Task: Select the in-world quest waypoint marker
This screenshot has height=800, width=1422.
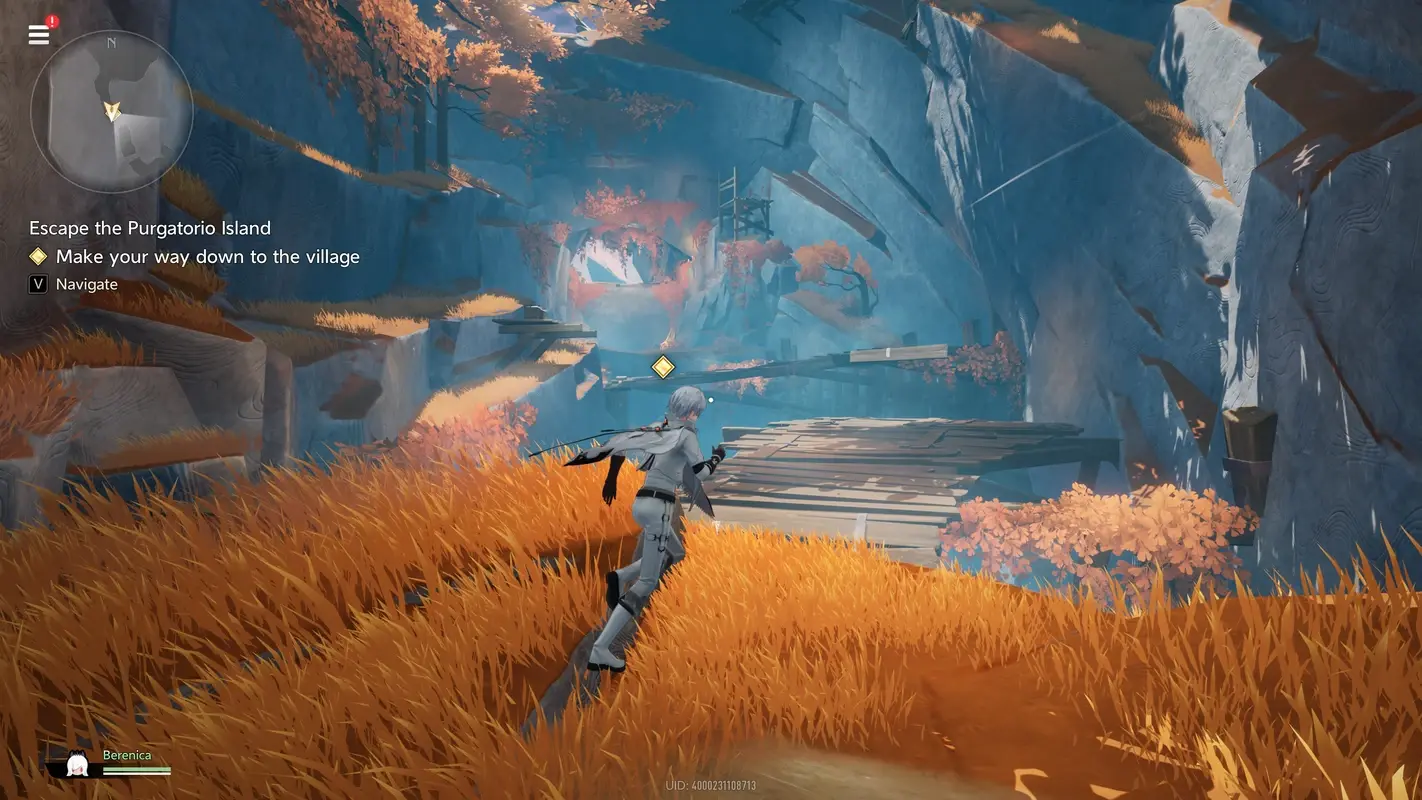Action: point(663,366)
